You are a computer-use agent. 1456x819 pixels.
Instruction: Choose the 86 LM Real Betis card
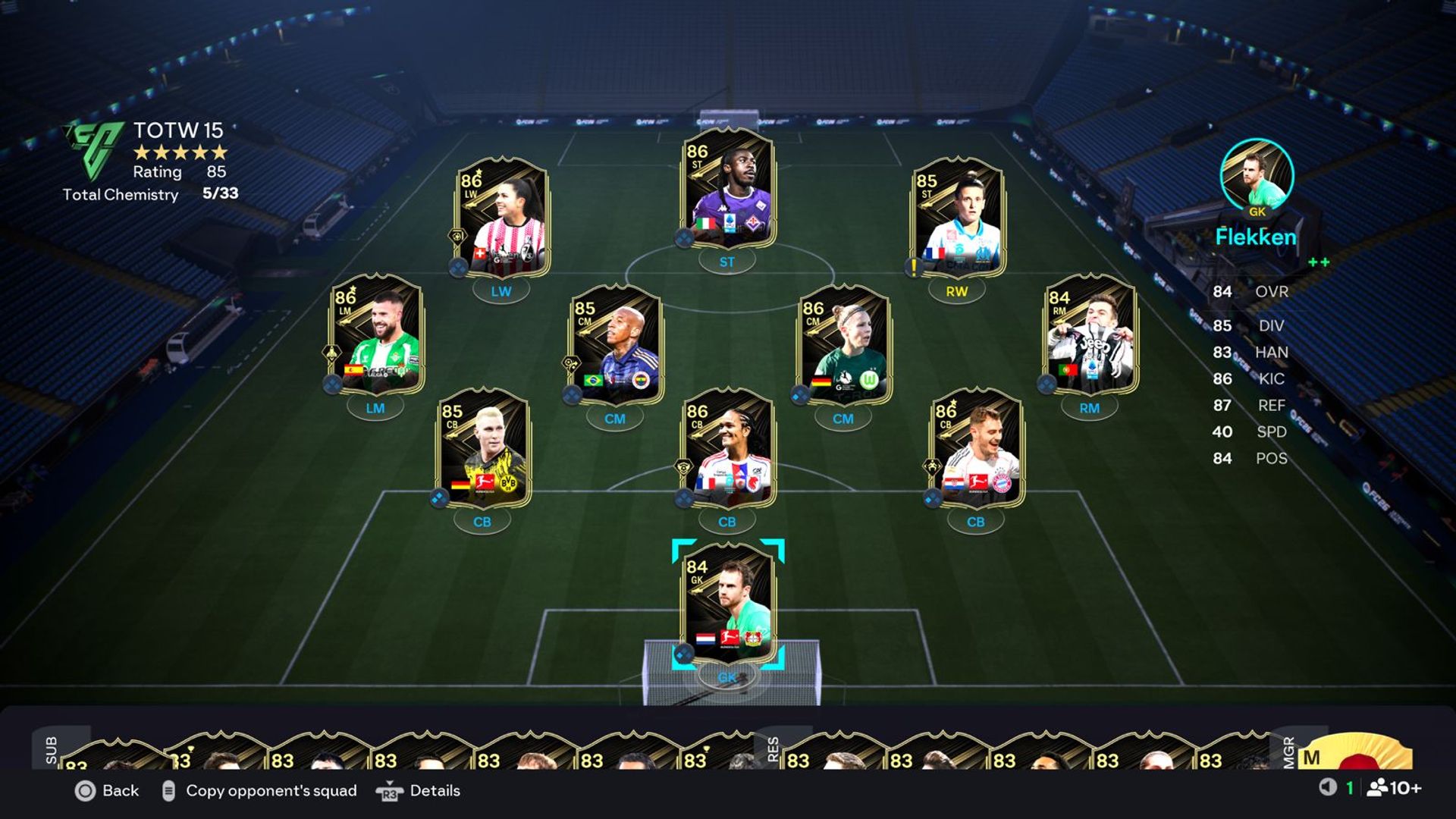pos(376,334)
